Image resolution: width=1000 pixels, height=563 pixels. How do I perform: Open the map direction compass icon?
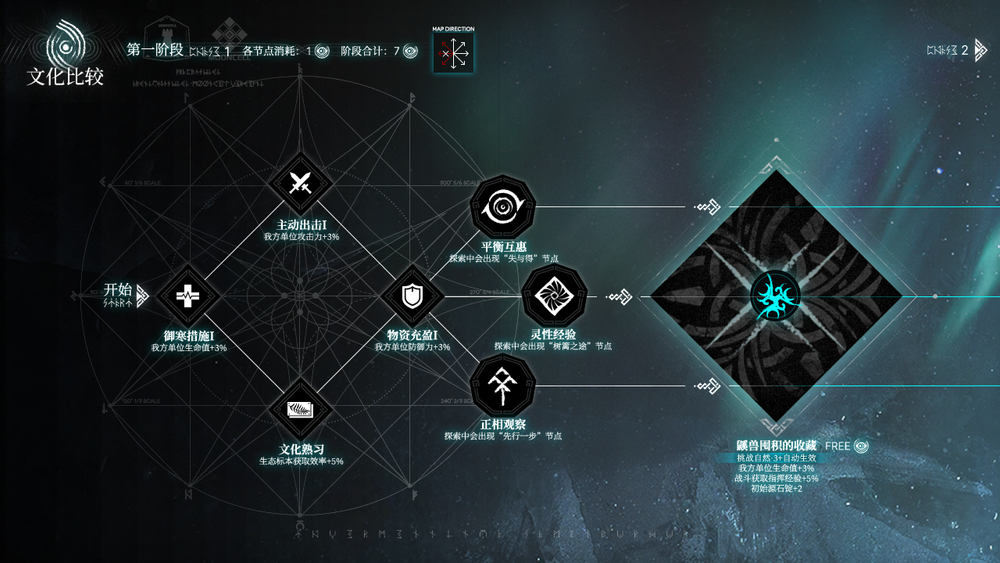click(x=453, y=53)
